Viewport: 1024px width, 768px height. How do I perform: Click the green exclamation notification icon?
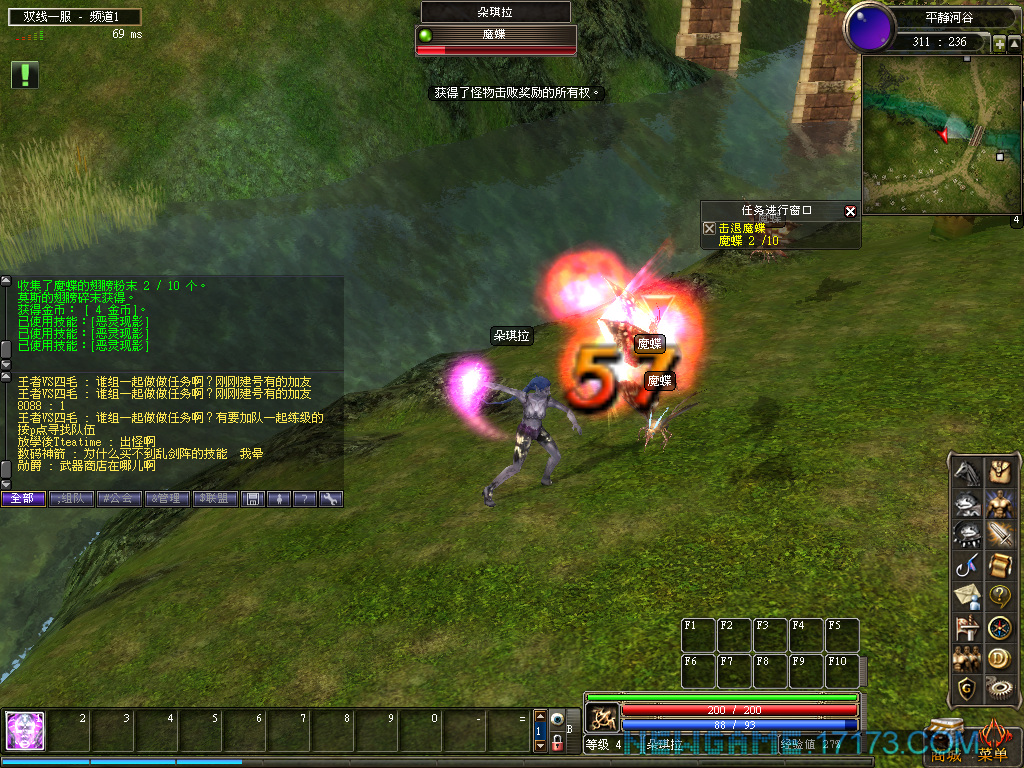(x=25, y=74)
